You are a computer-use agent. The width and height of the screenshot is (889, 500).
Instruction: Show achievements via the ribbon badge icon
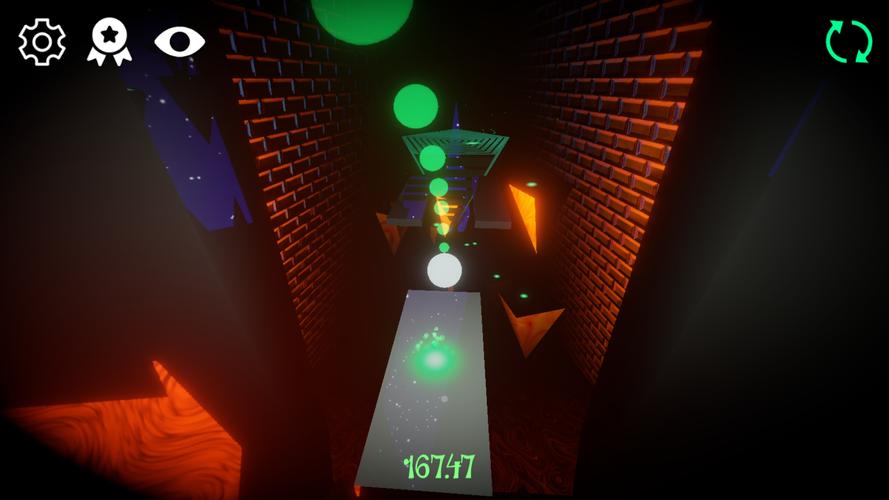point(109,42)
